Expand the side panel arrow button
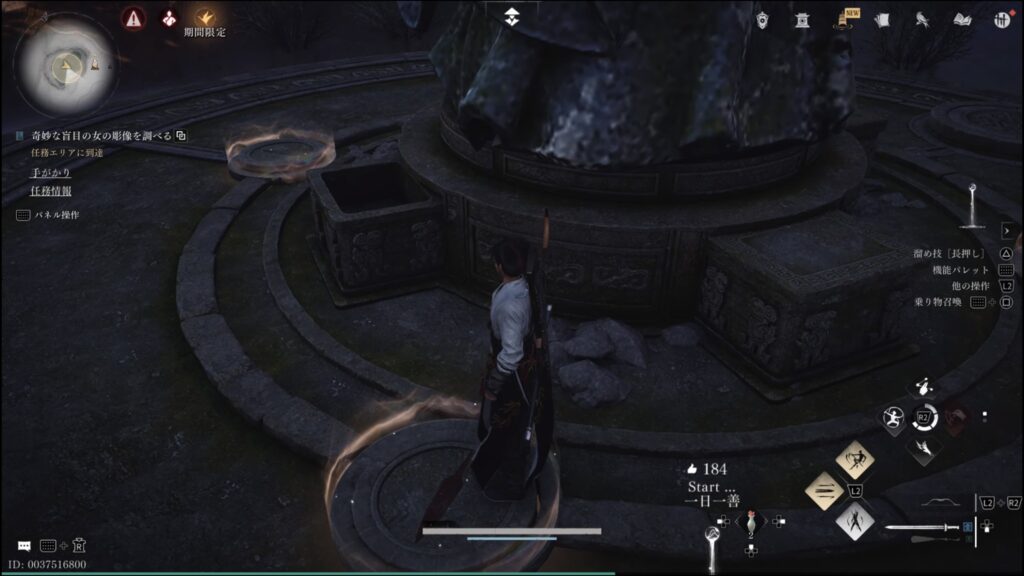This screenshot has height=576, width=1024. [1006, 231]
